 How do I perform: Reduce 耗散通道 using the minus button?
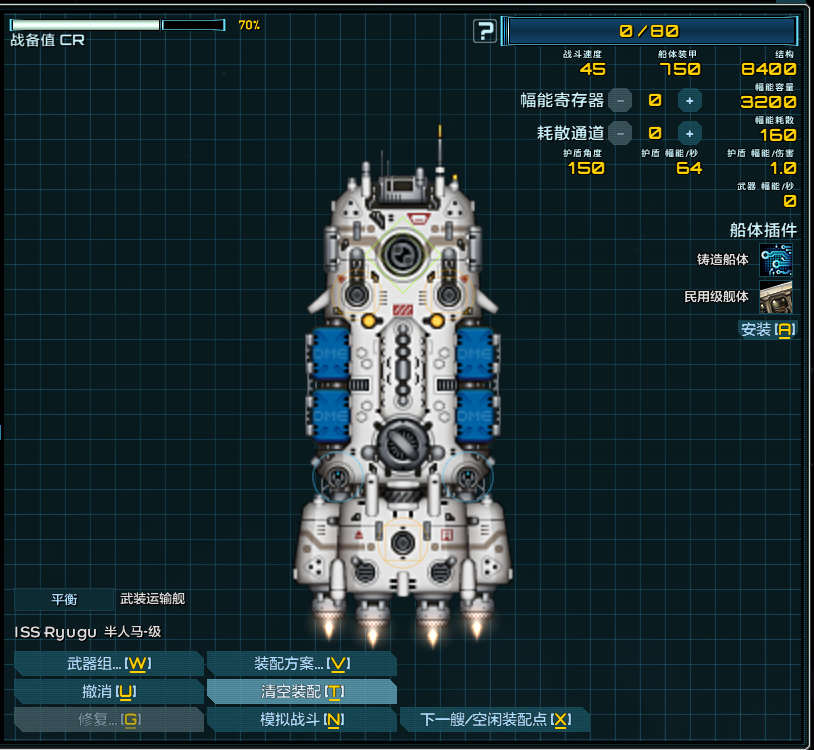[x=621, y=133]
